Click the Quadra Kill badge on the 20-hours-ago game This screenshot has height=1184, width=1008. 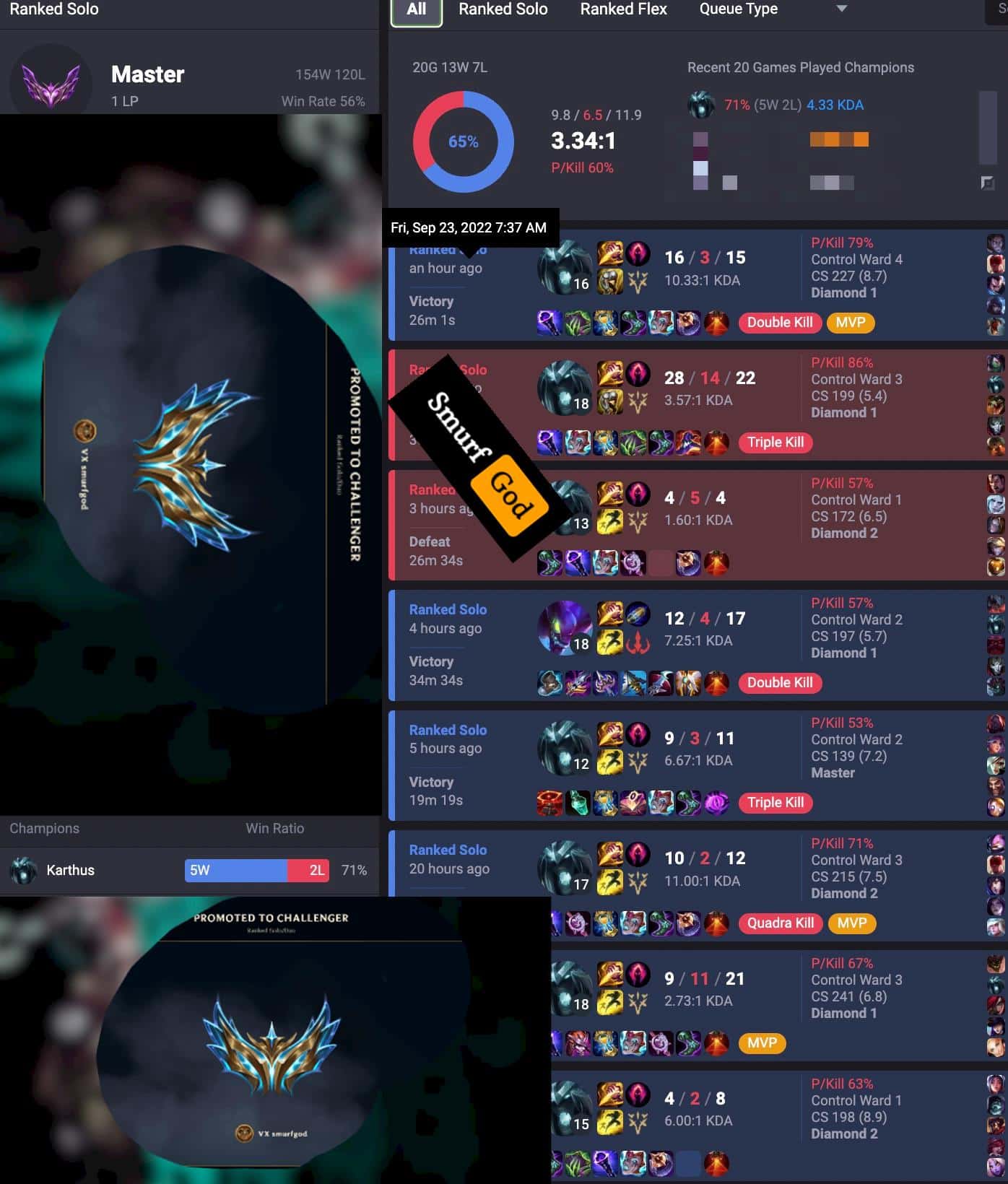click(780, 923)
